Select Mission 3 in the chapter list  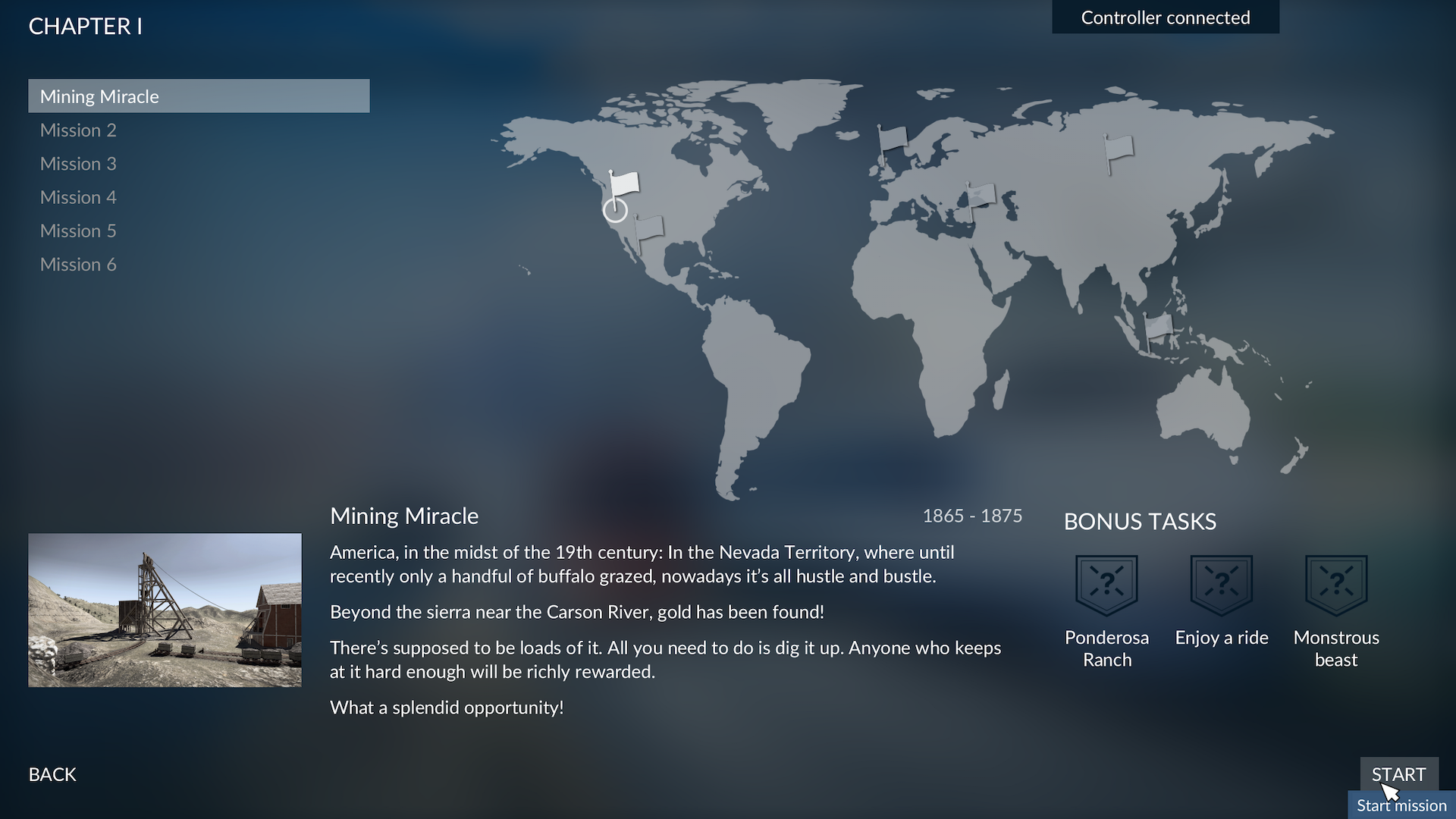pyautogui.click(x=78, y=164)
